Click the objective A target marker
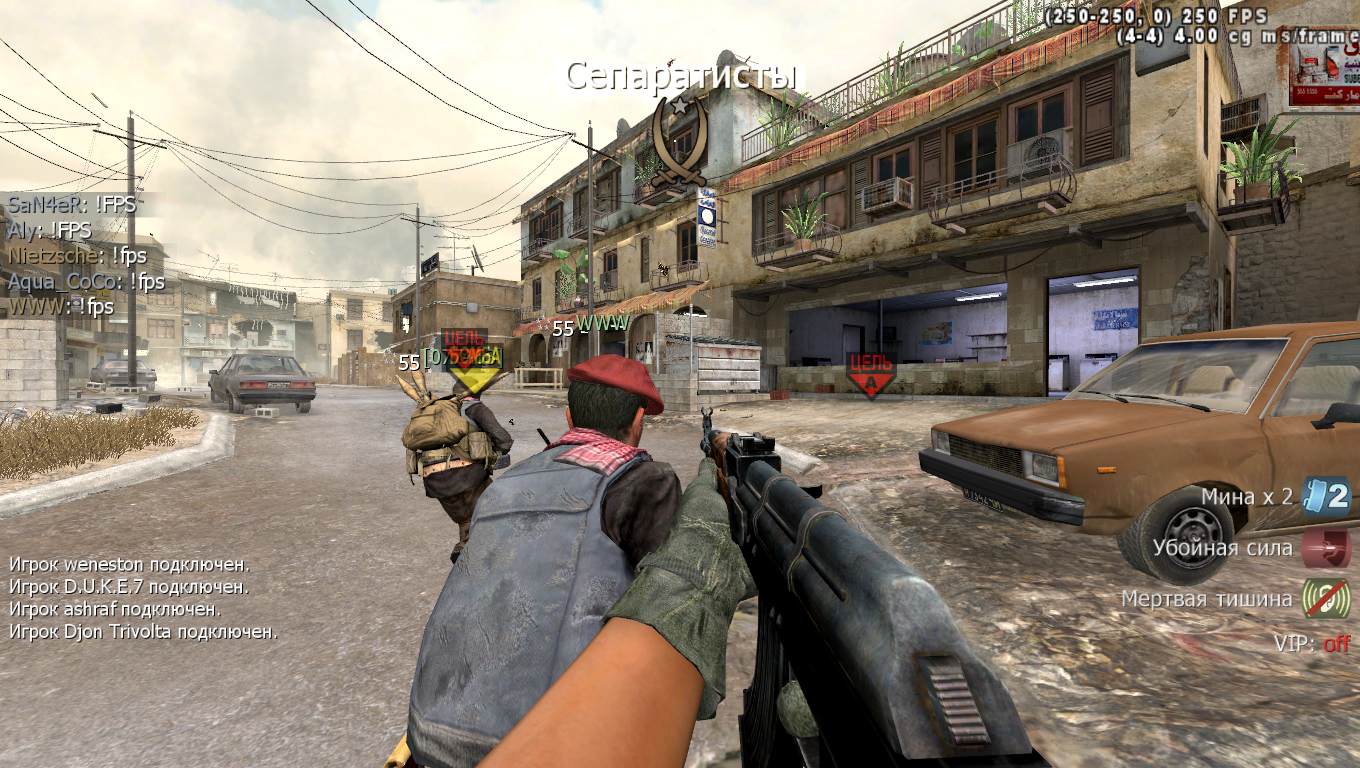Image resolution: width=1360 pixels, height=768 pixels. coord(870,374)
